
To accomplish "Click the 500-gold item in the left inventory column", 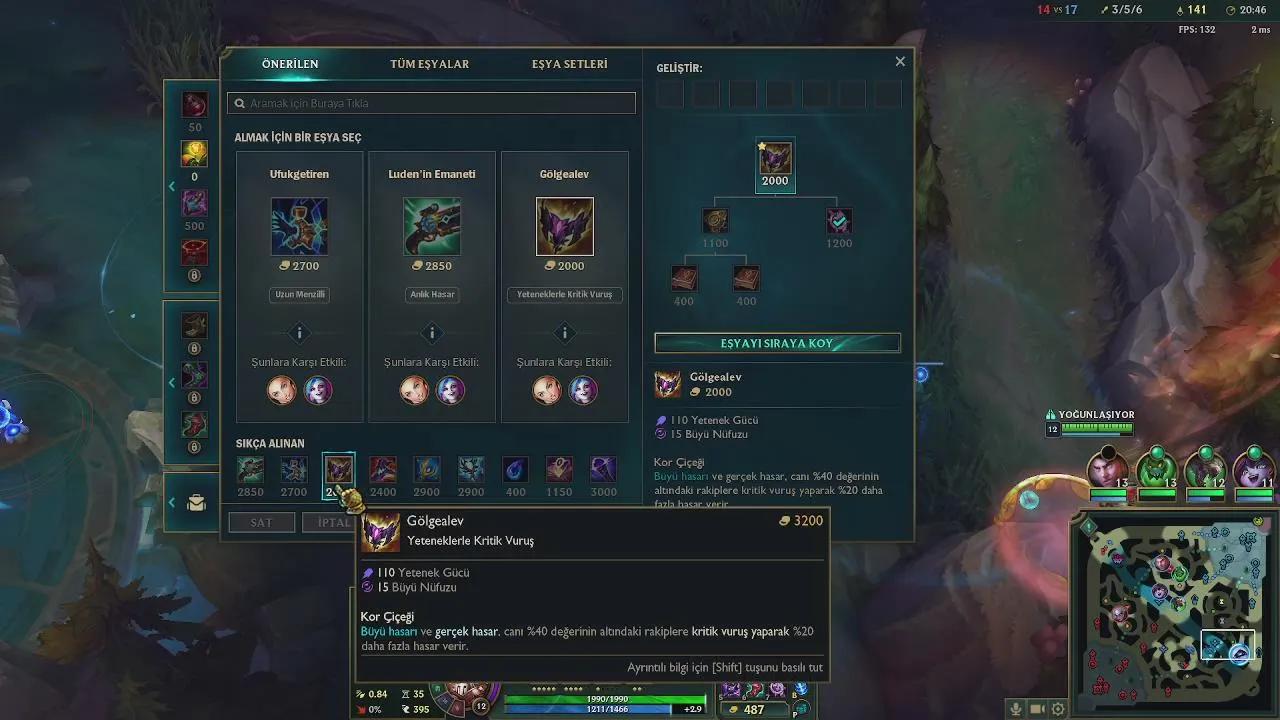I will pos(195,202).
